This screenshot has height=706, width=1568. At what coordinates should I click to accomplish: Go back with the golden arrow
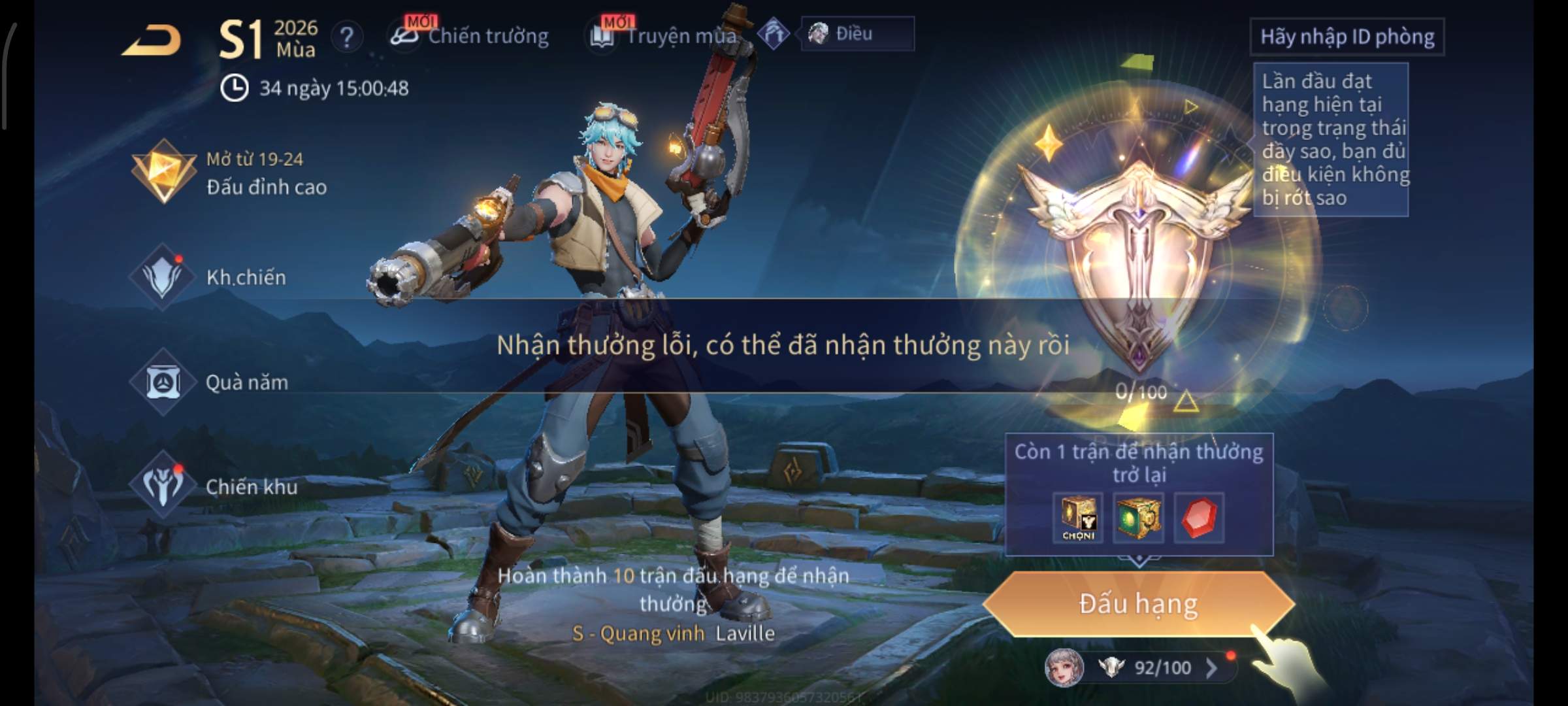click(x=152, y=41)
